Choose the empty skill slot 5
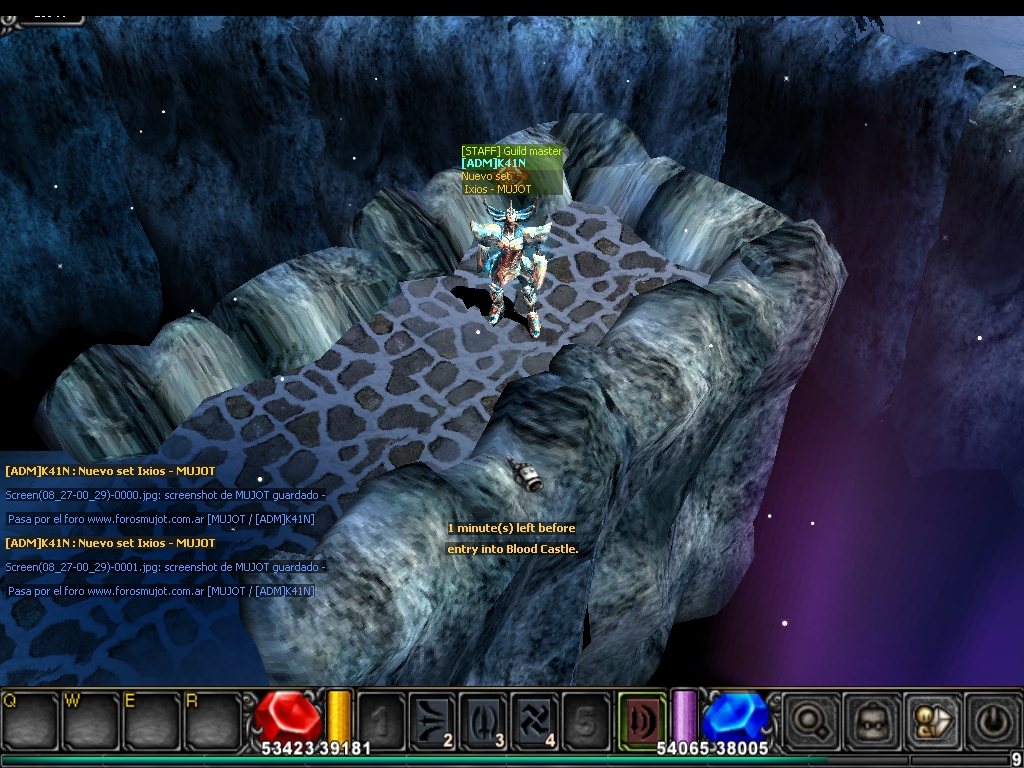This screenshot has width=1024, height=768. (585, 718)
